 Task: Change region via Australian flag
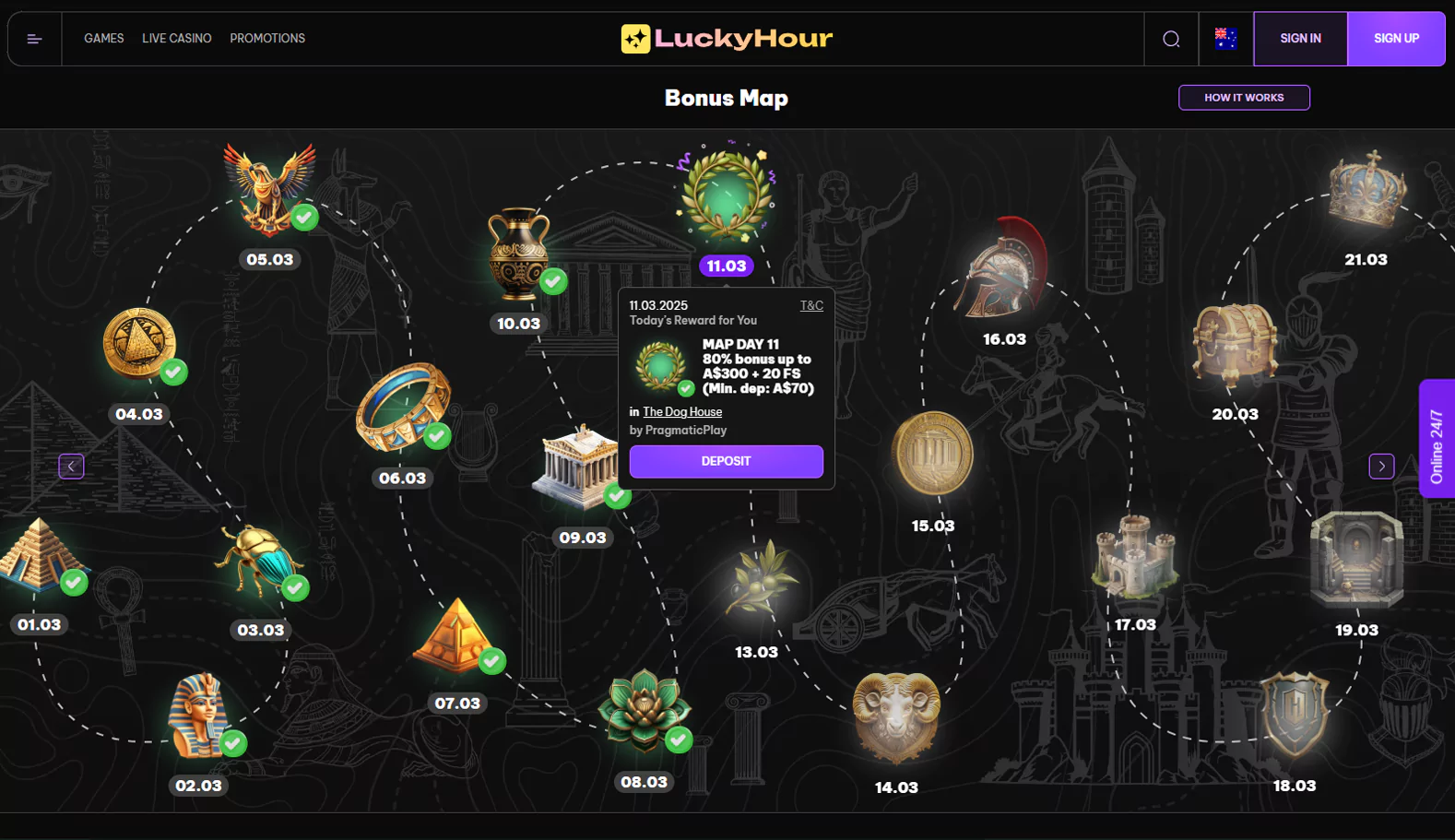pos(1225,39)
